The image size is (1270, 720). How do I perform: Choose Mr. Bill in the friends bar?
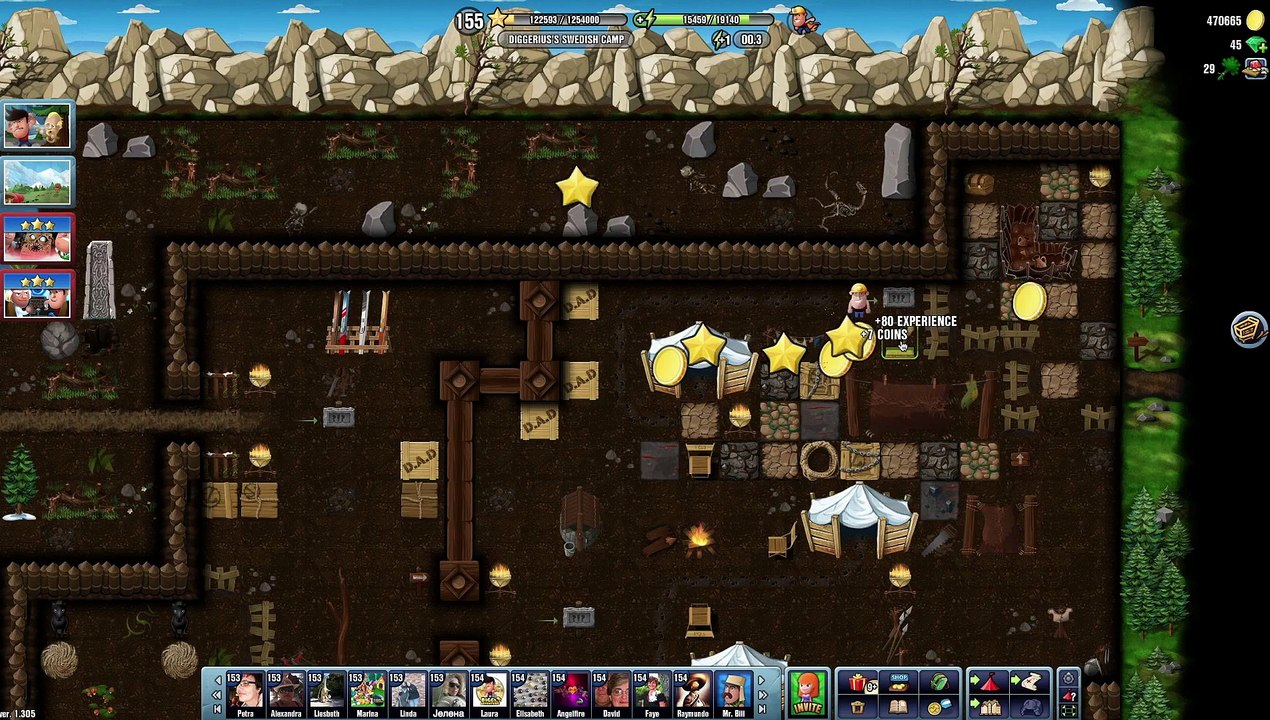(733, 692)
